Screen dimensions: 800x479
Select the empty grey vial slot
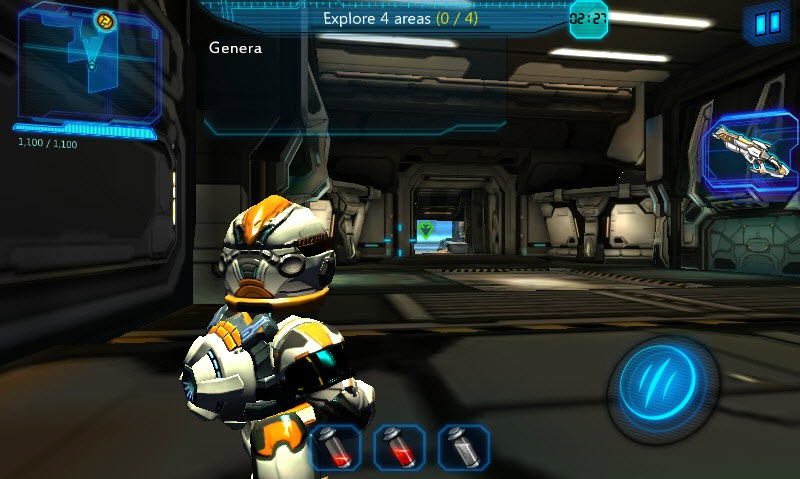tap(464, 447)
